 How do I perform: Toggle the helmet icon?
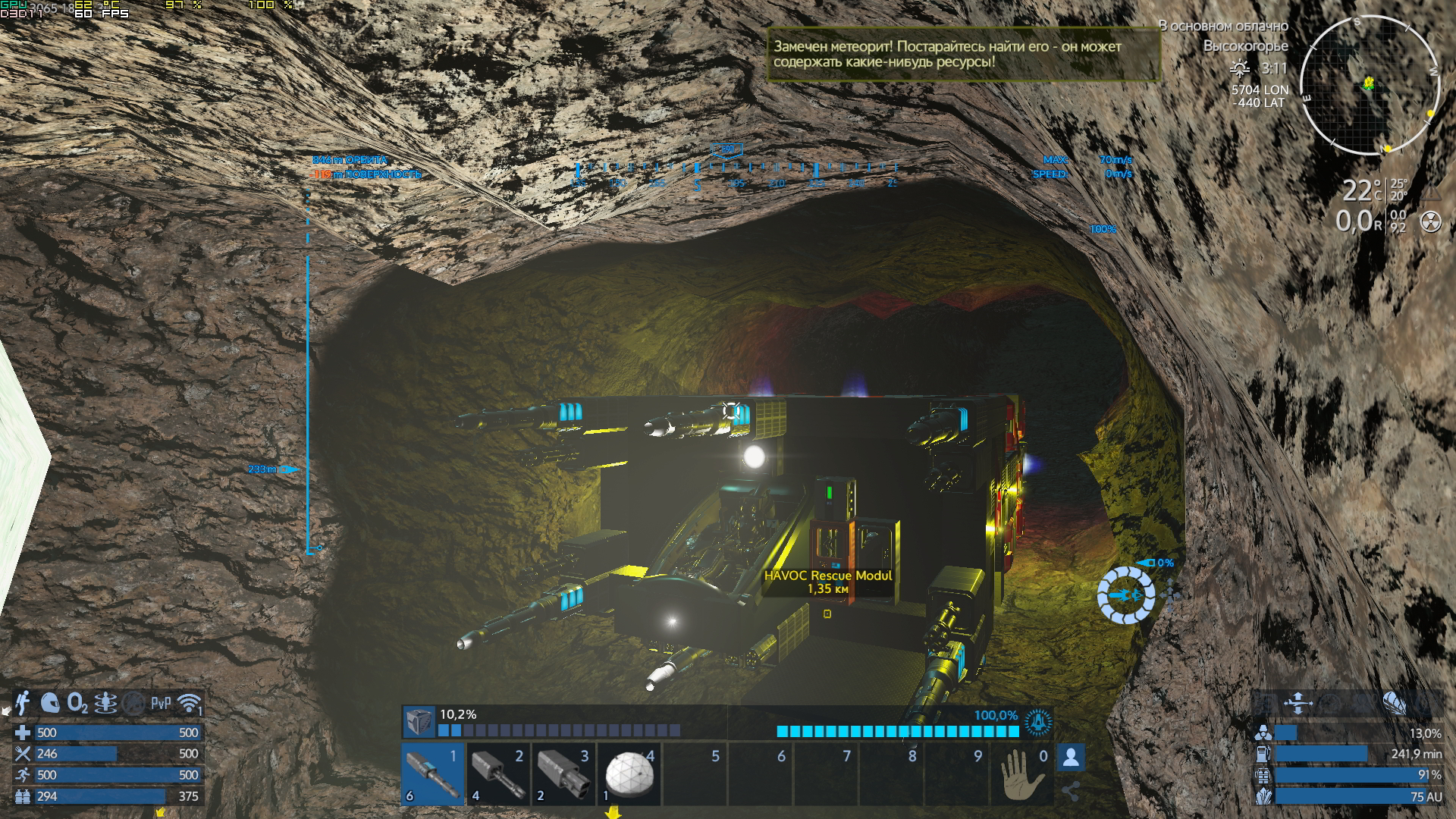50,703
